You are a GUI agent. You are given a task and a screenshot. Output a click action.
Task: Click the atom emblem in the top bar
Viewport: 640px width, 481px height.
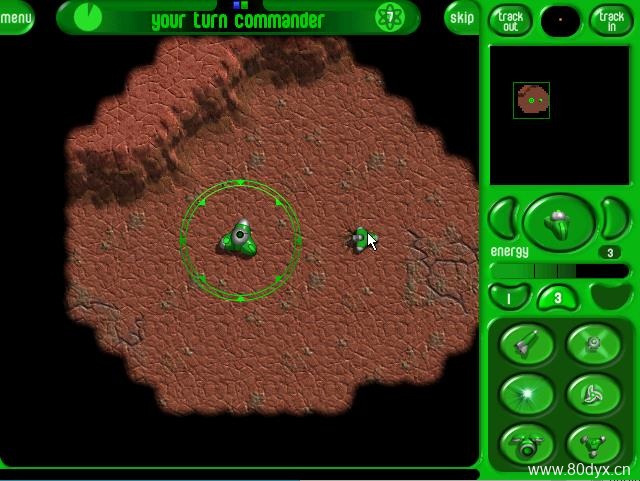point(390,17)
